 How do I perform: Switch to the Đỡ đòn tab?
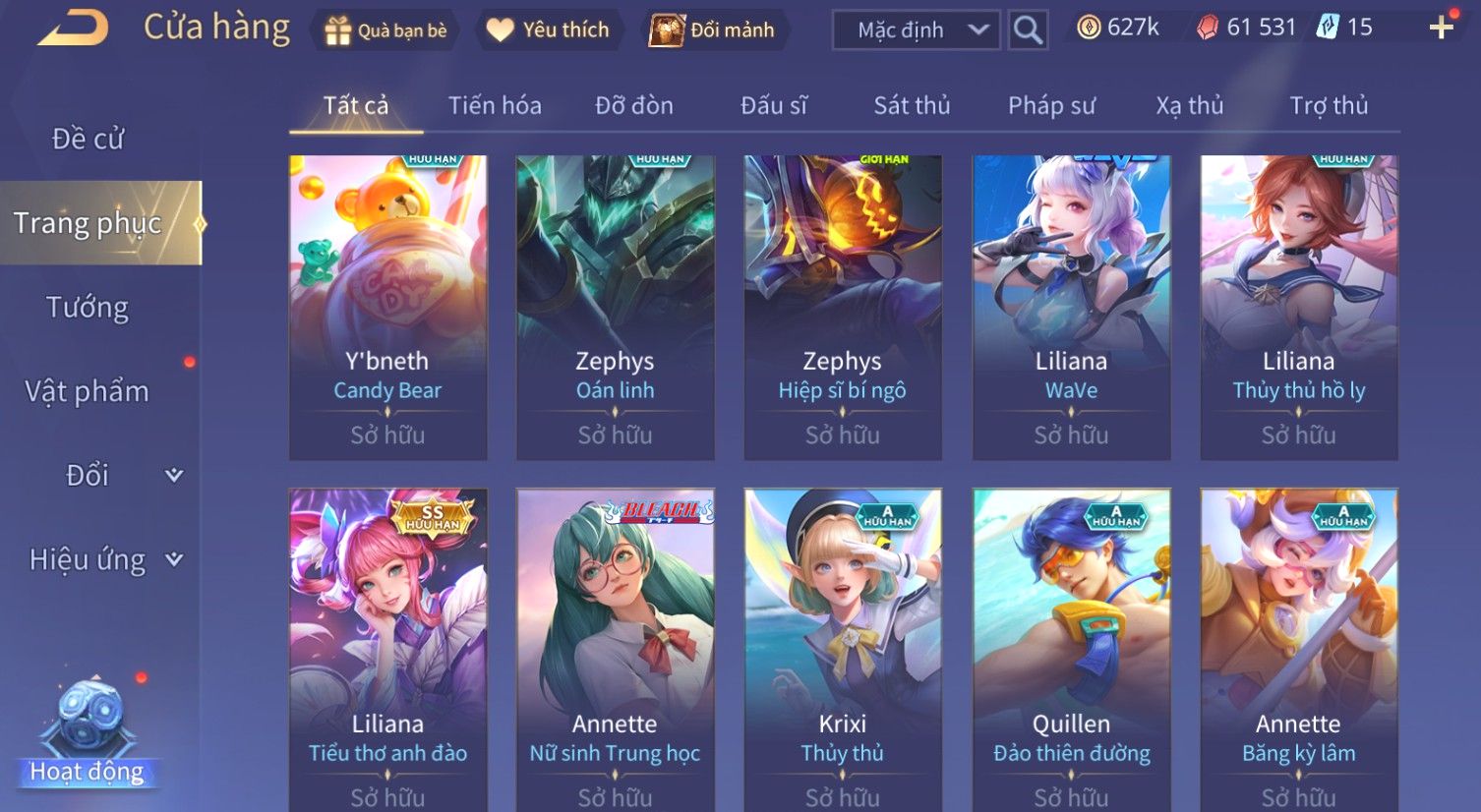[634, 106]
